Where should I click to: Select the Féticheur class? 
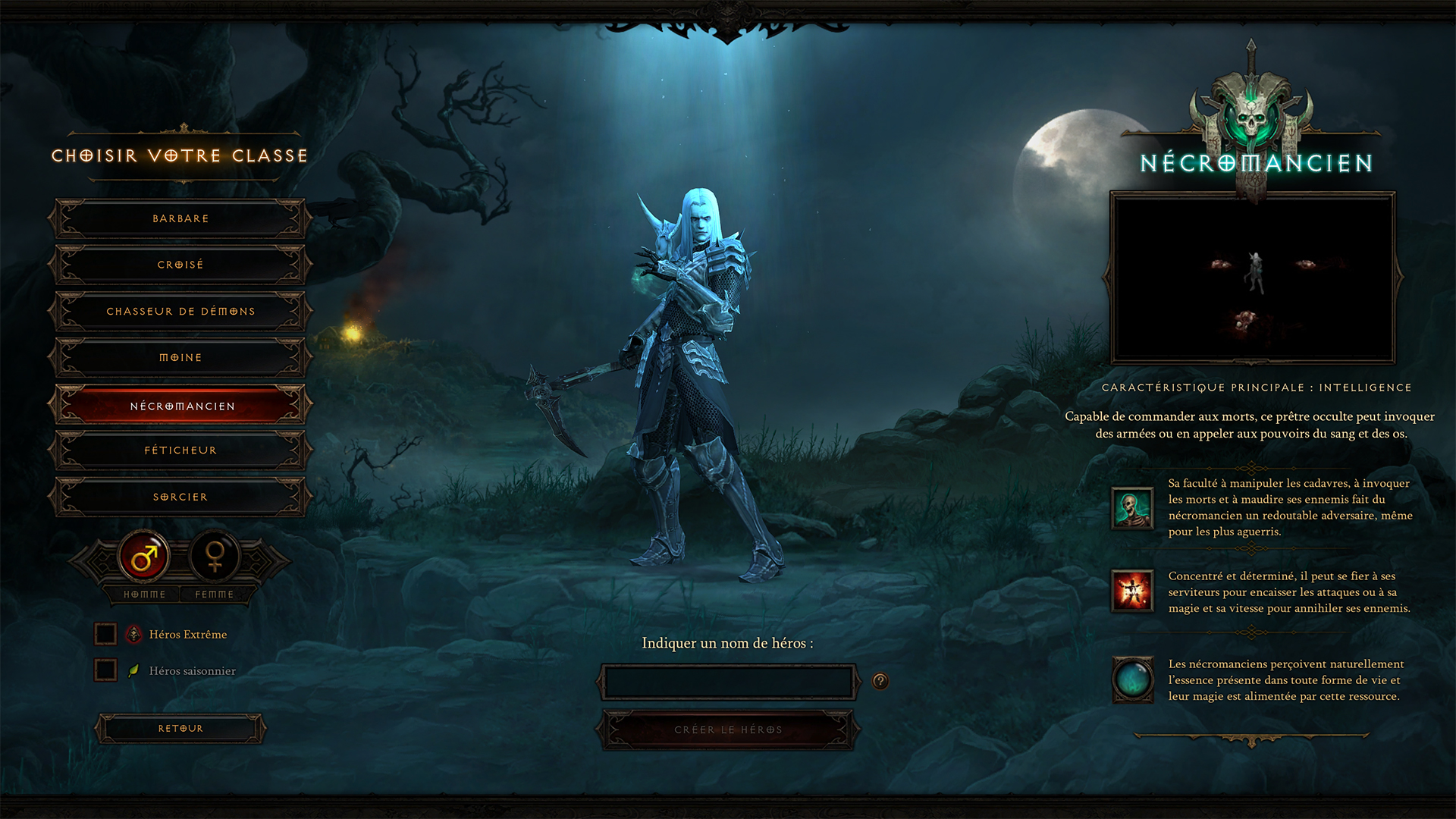click(x=180, y=450)
